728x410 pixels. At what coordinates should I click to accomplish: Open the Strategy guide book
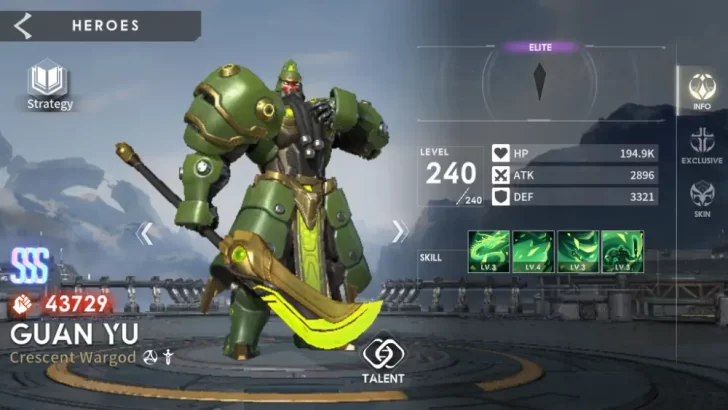(49, 83)
